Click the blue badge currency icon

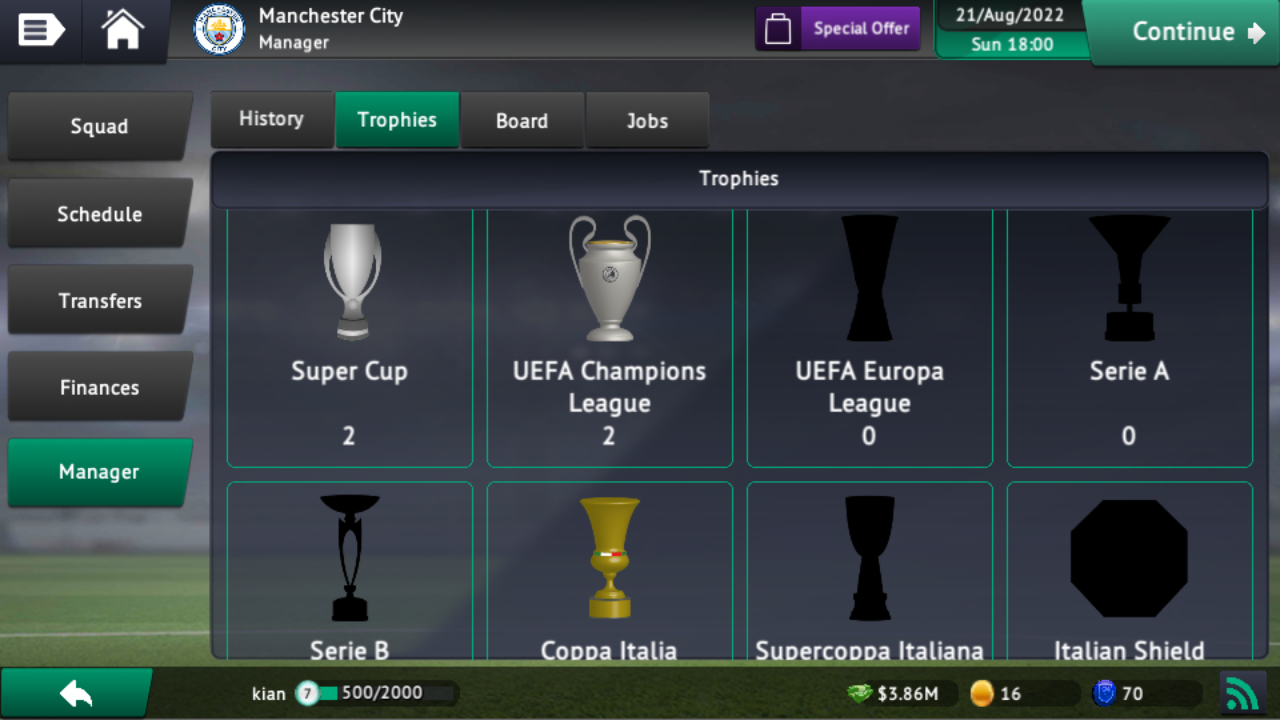pyautogui.click(x=1103, y=692)
